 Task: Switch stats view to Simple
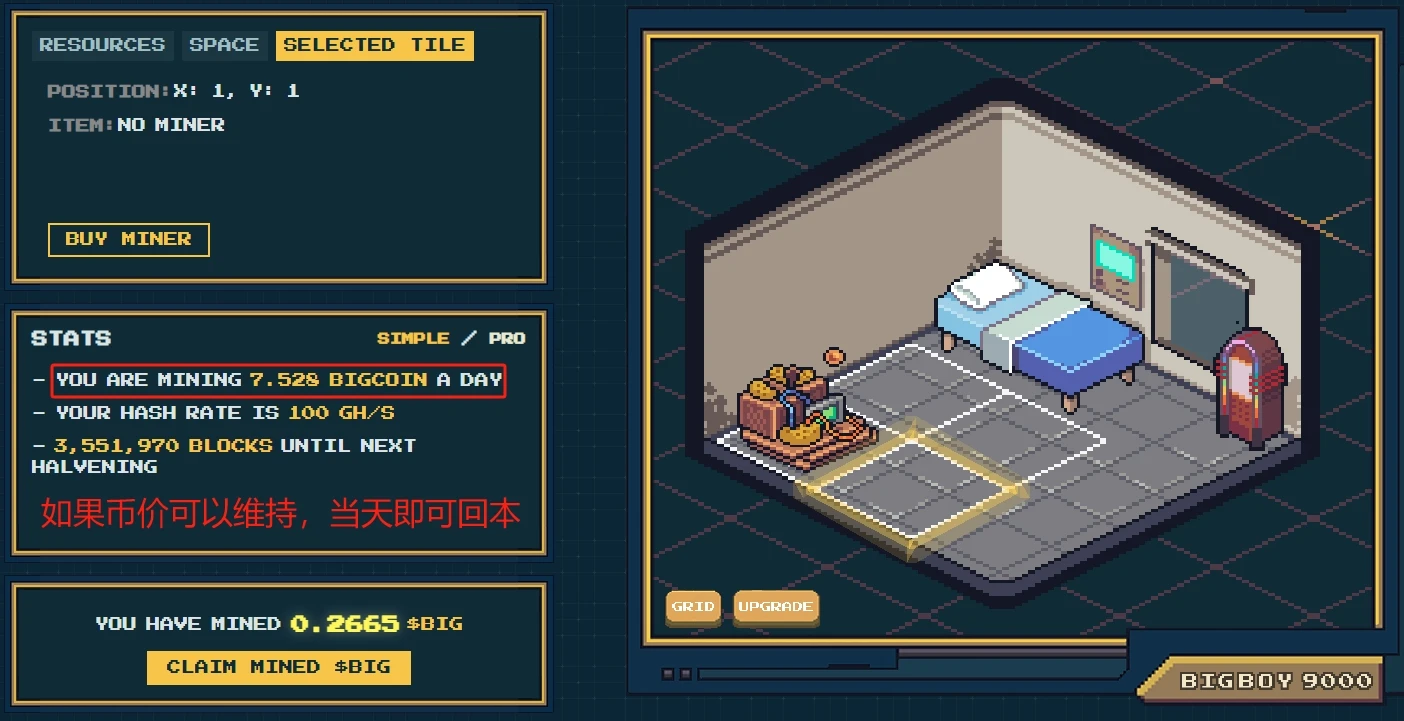pos(413,338)
